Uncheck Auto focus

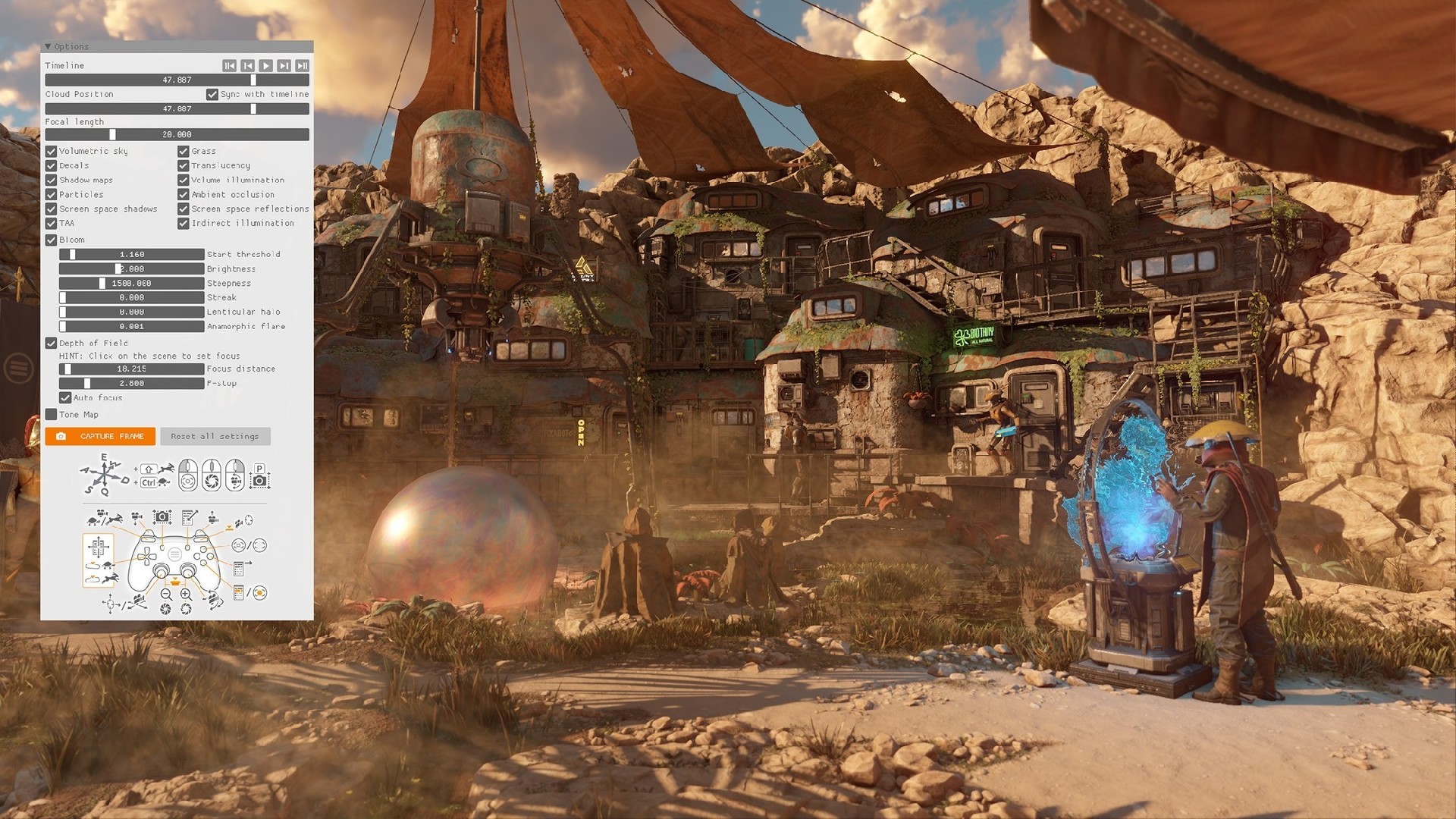66,397
